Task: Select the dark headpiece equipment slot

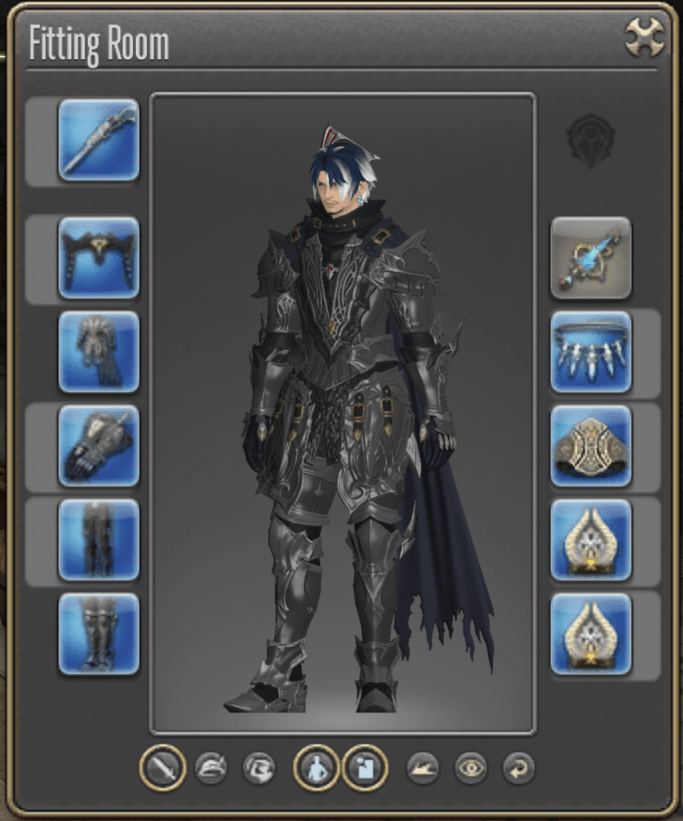Action: 98,257
